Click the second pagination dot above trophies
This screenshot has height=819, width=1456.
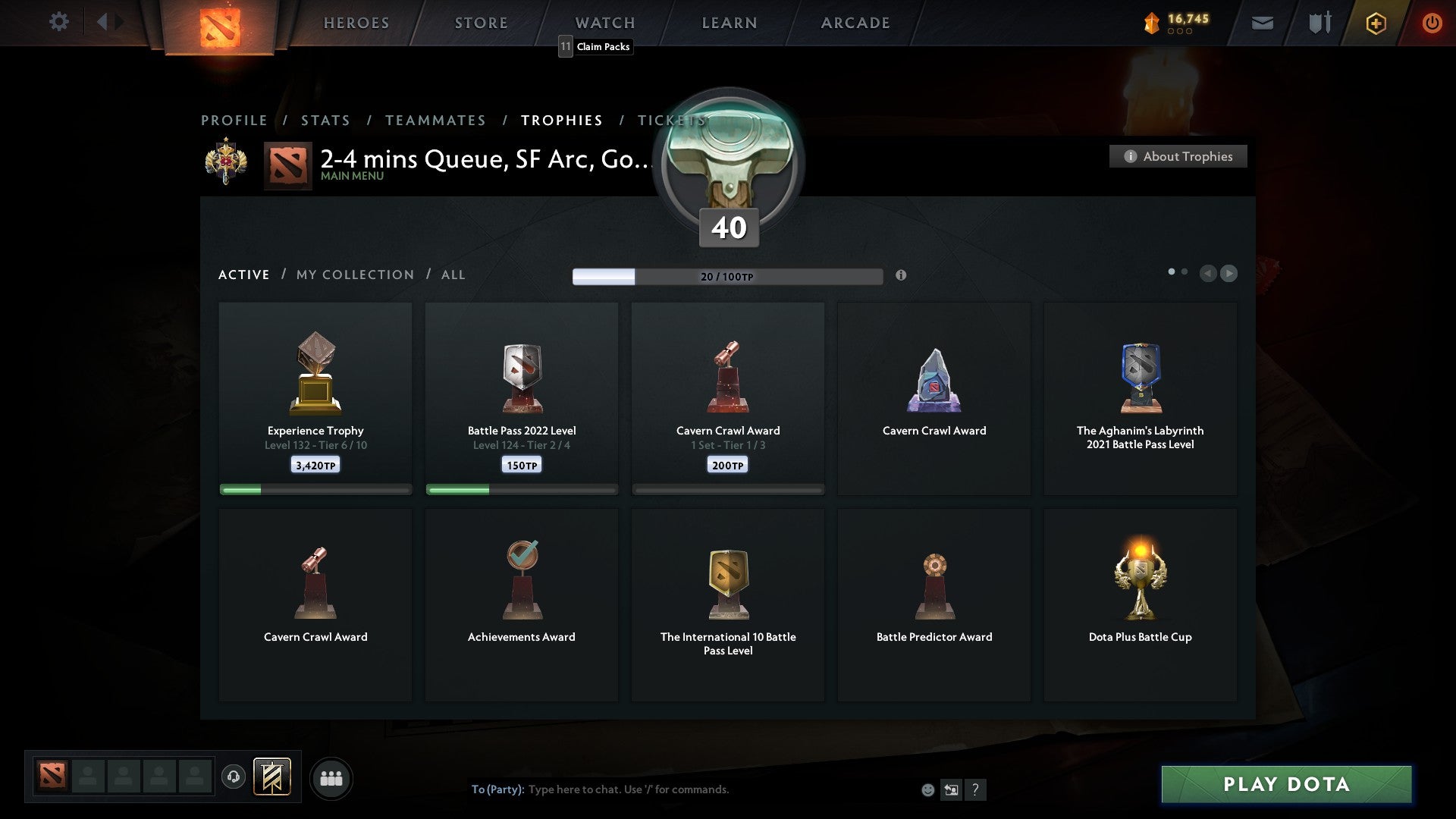click(1185, 270)
